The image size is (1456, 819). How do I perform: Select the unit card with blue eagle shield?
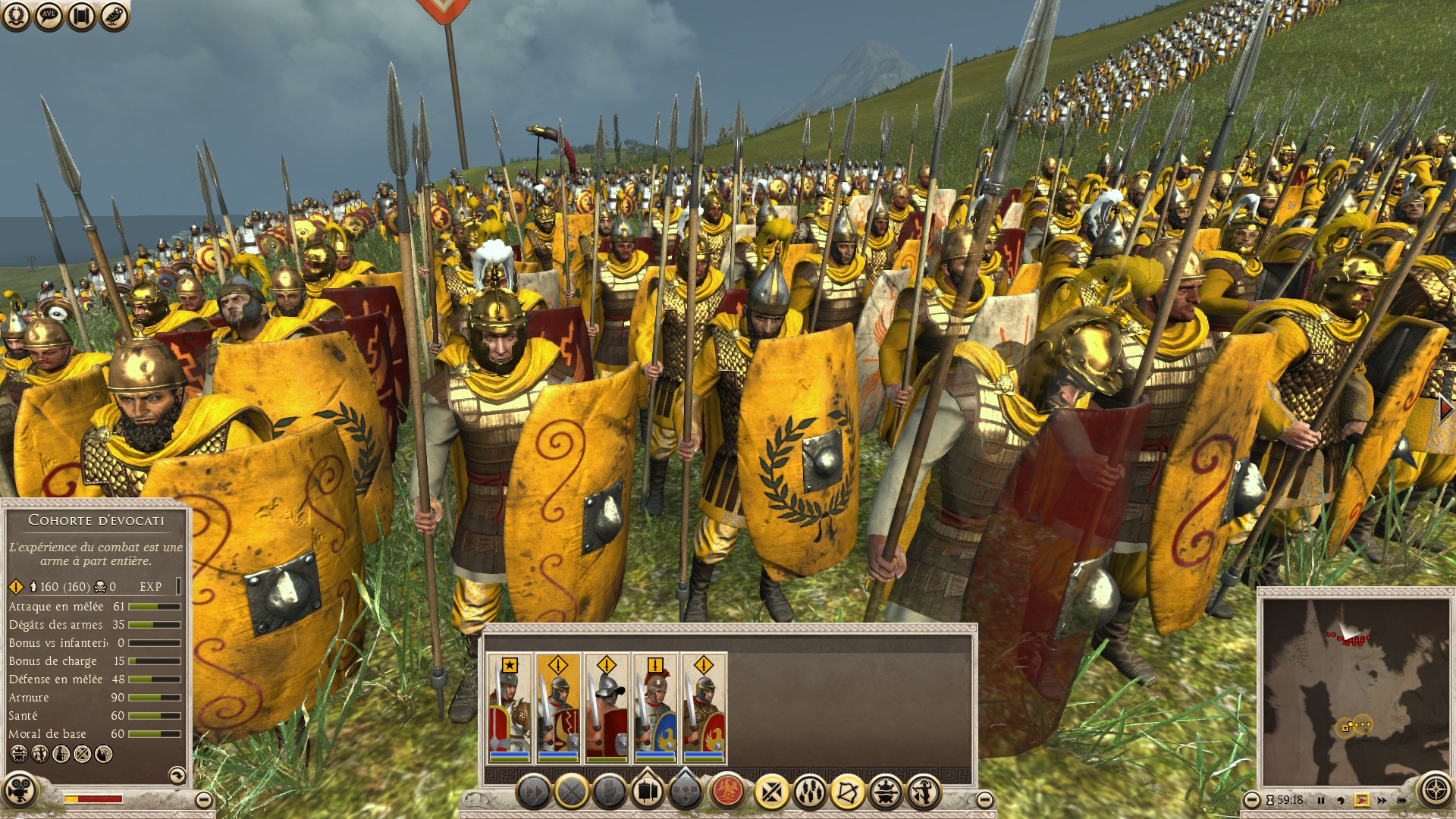(x=655, y=708)
